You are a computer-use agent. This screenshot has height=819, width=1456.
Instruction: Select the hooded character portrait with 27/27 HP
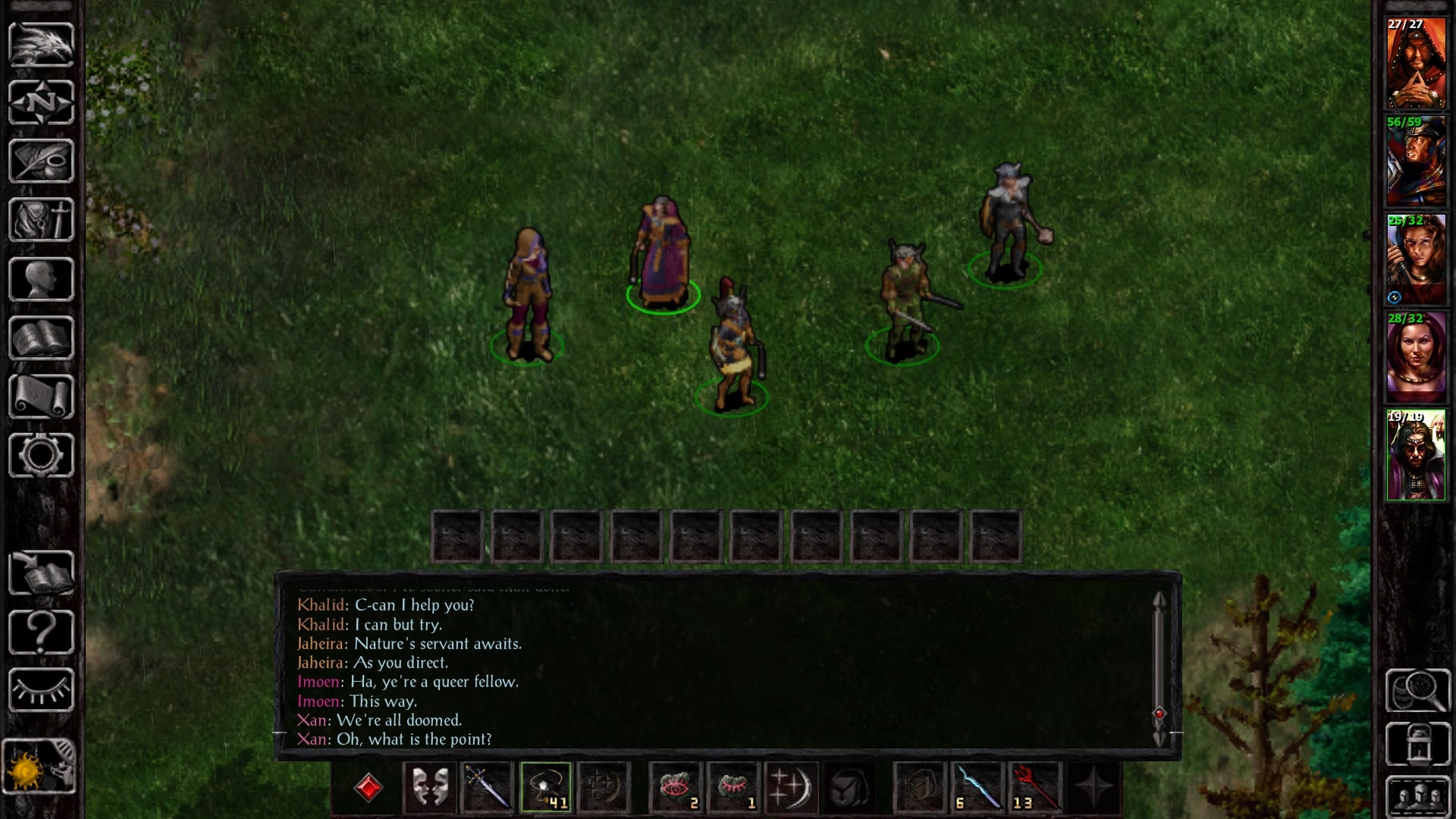coord(1416,64)
